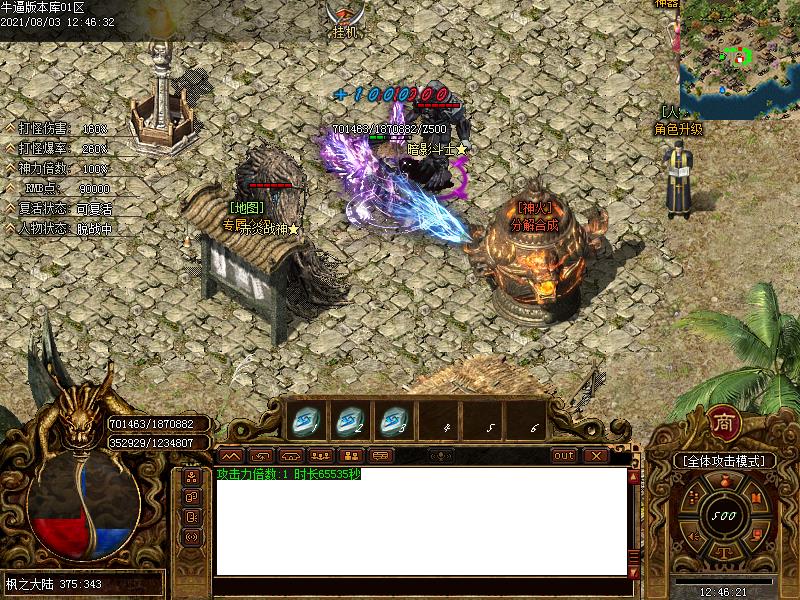Click the 'out' button above chat

click(565, 455)
